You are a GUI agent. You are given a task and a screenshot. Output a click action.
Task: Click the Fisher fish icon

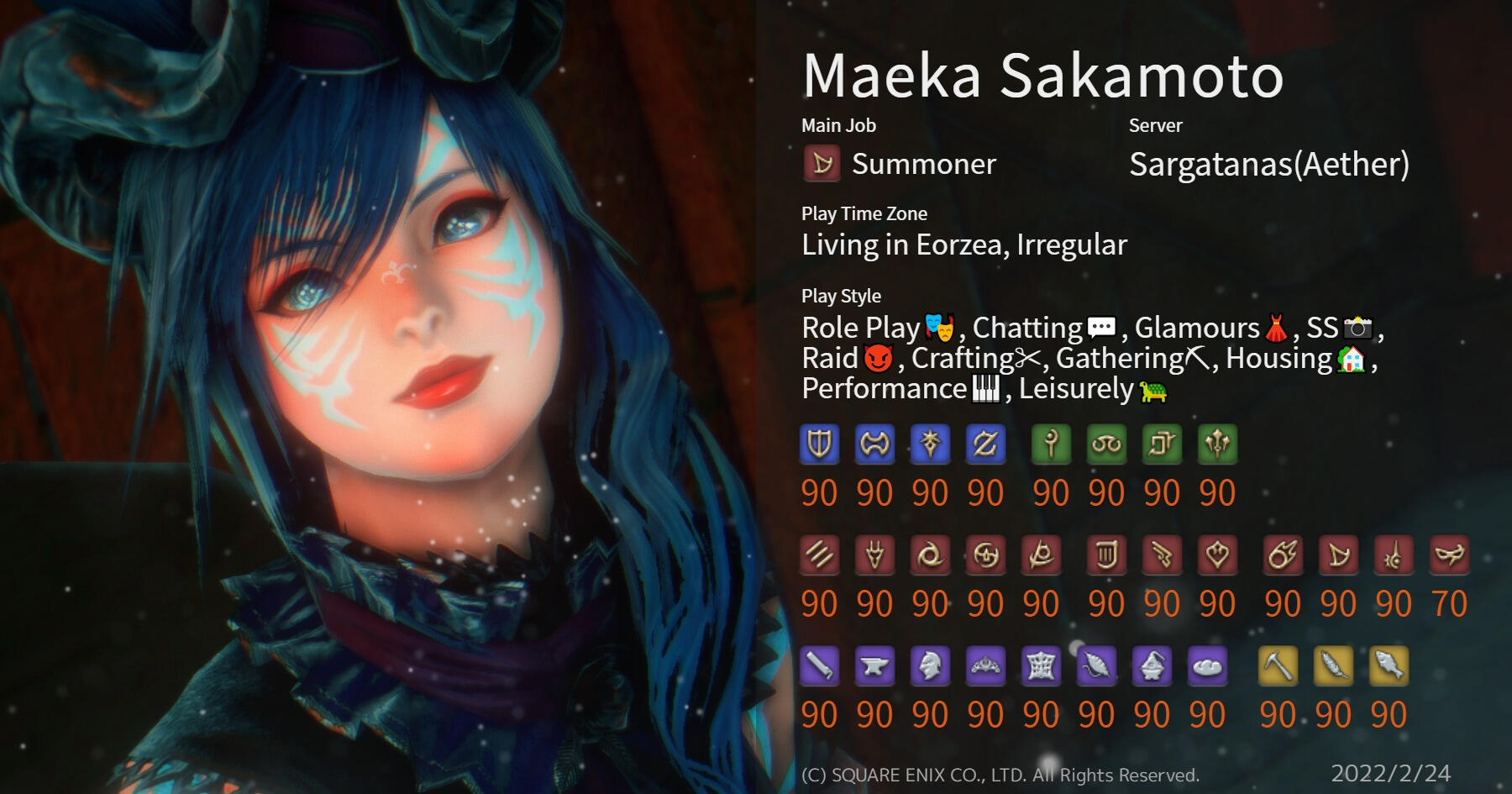pyautogui.click(x=1389, y=666)
